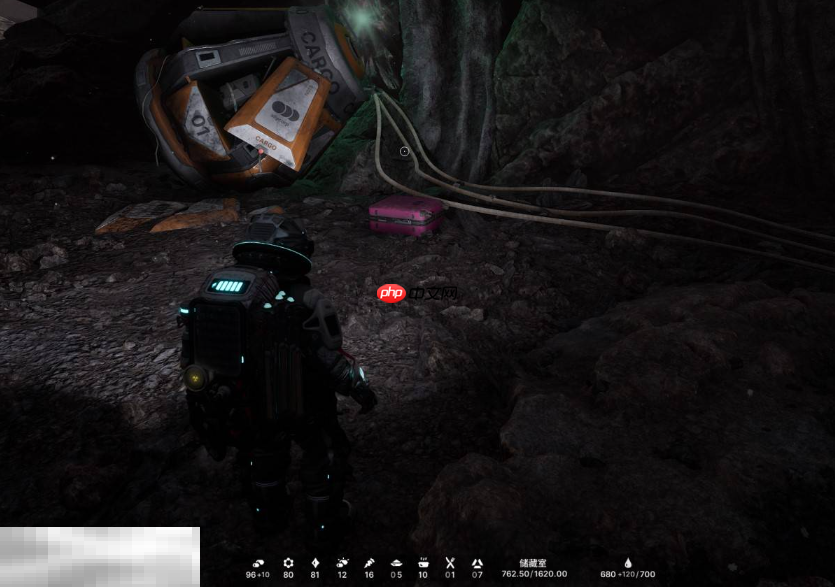This screenshot has height=587, width=835.
Task: Click the php中文网 watermark logo
Action: pos(417,293)
